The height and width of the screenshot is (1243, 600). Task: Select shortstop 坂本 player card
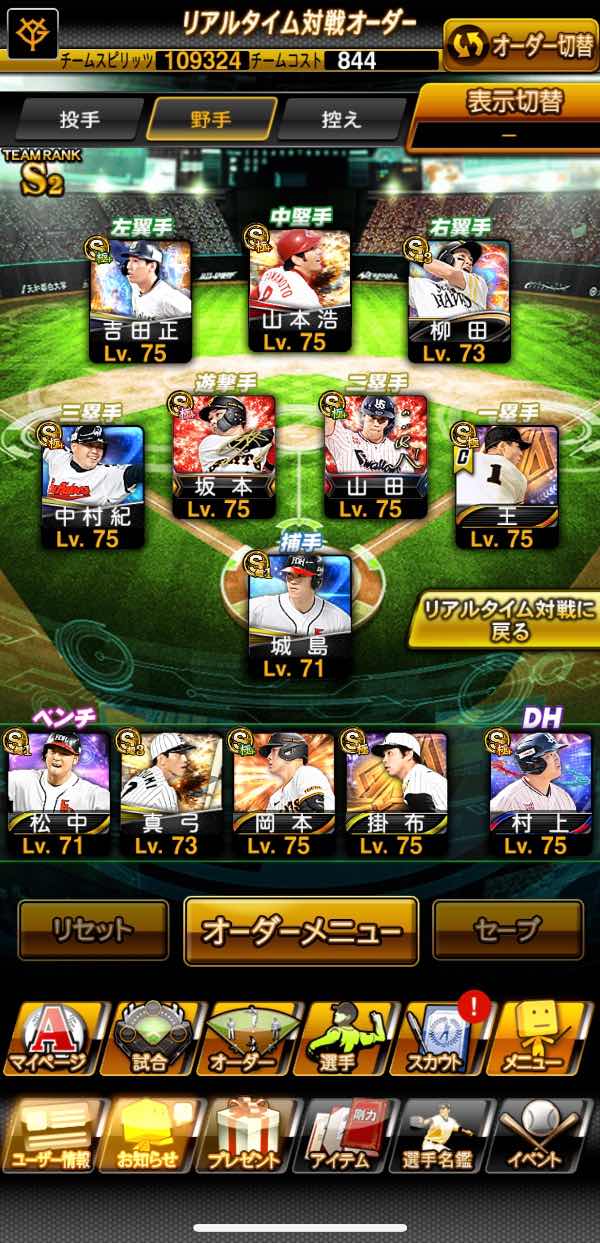point(223,457)
